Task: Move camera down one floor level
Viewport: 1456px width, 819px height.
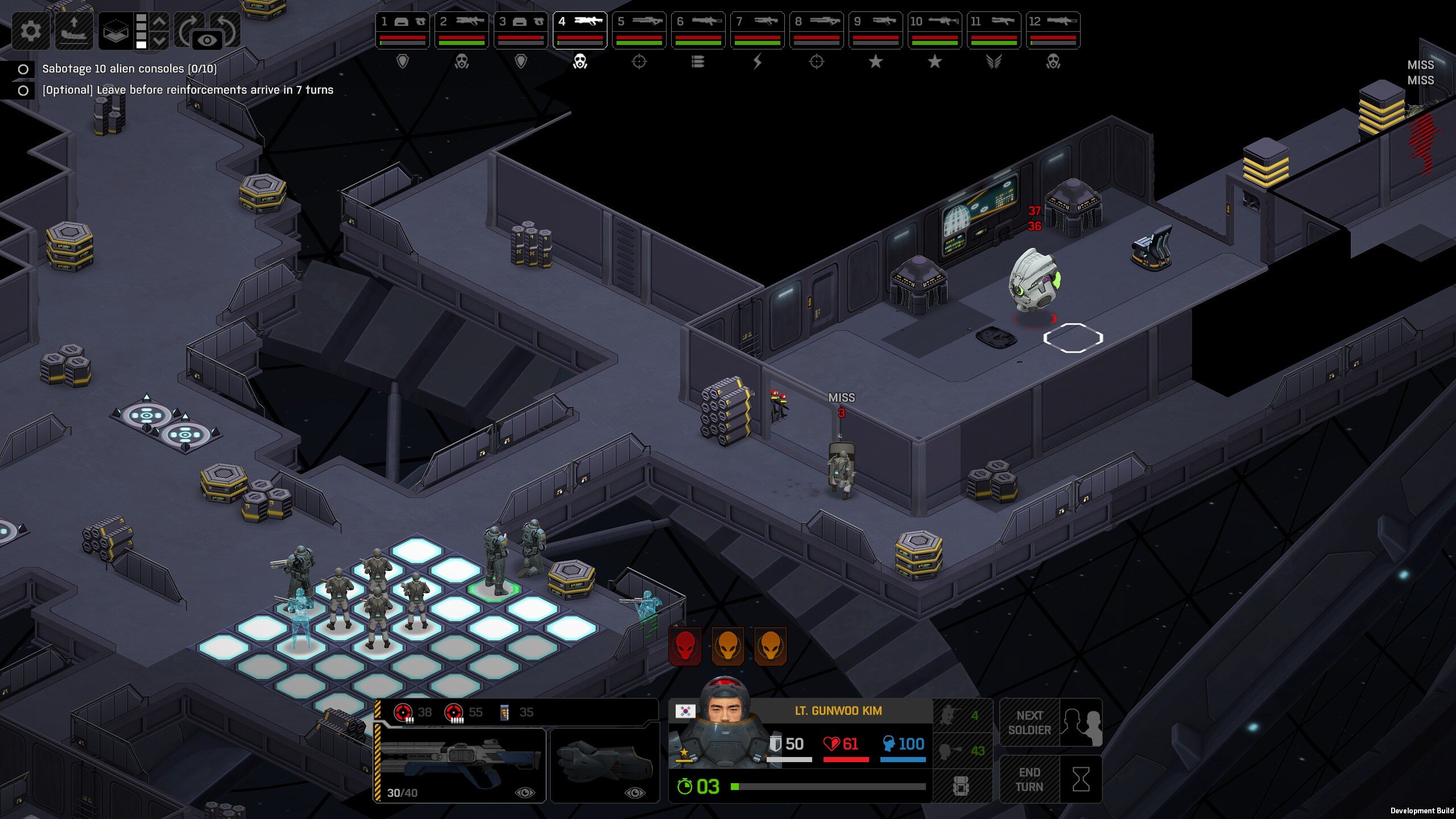Action: 160,40
